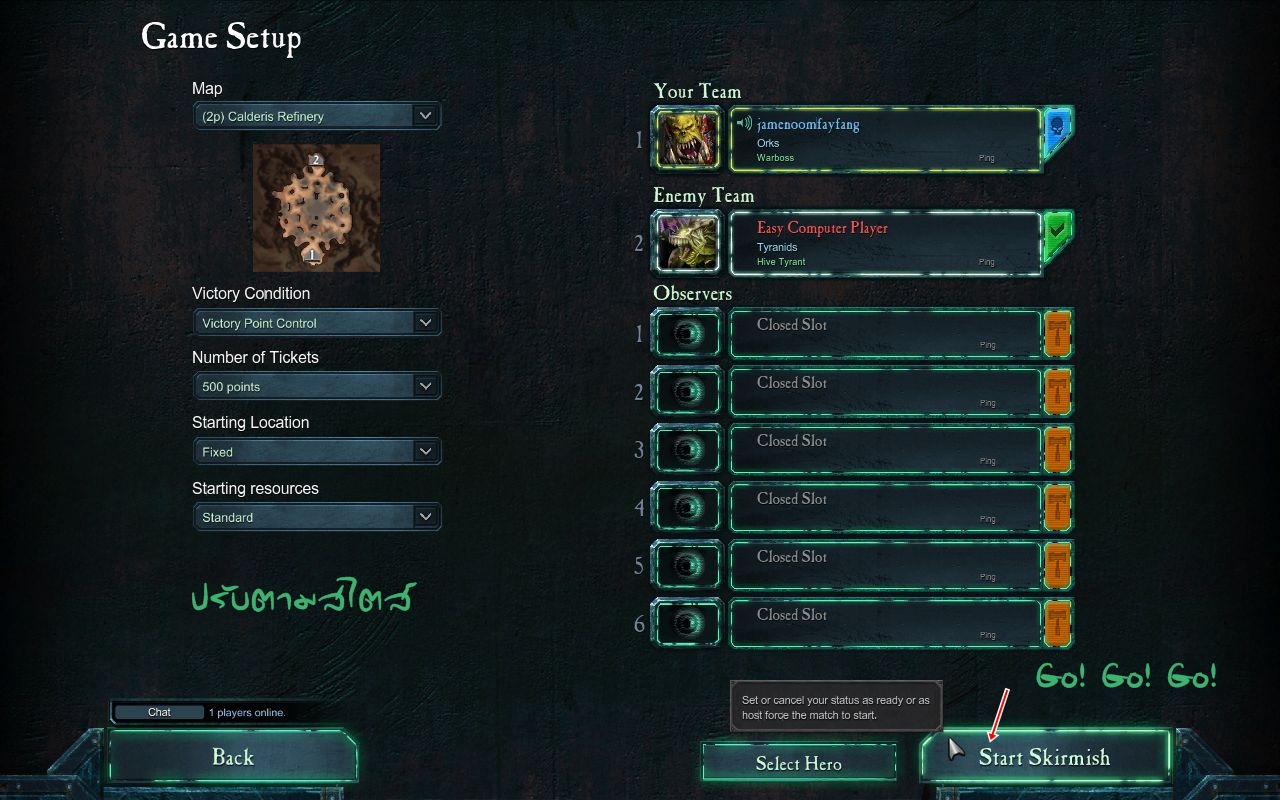Viewport: 1280px width, 800px height.
Task: Click the blue skull team badge
Action: [1056, 131]
